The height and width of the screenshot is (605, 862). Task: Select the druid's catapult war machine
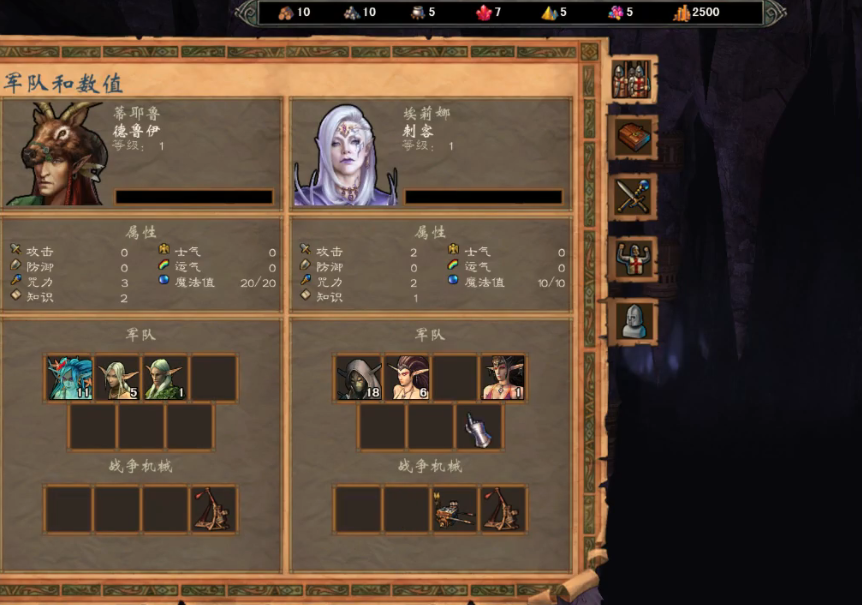tap(214, 509)
